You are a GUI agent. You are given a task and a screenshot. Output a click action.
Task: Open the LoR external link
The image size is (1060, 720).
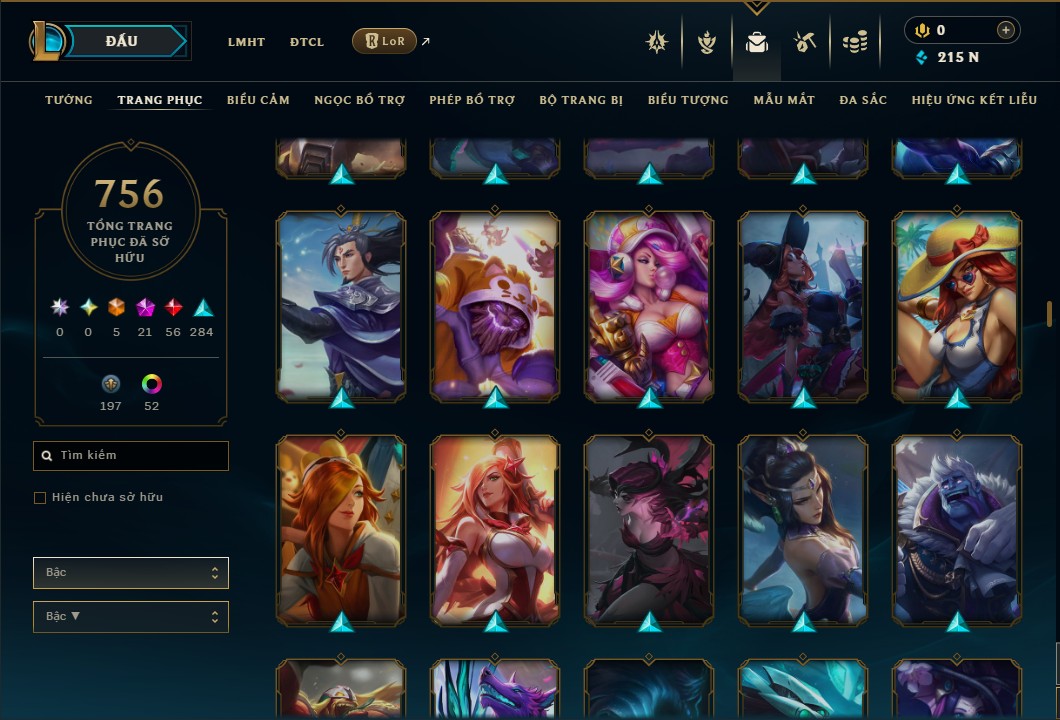click(x=385, y=41)
